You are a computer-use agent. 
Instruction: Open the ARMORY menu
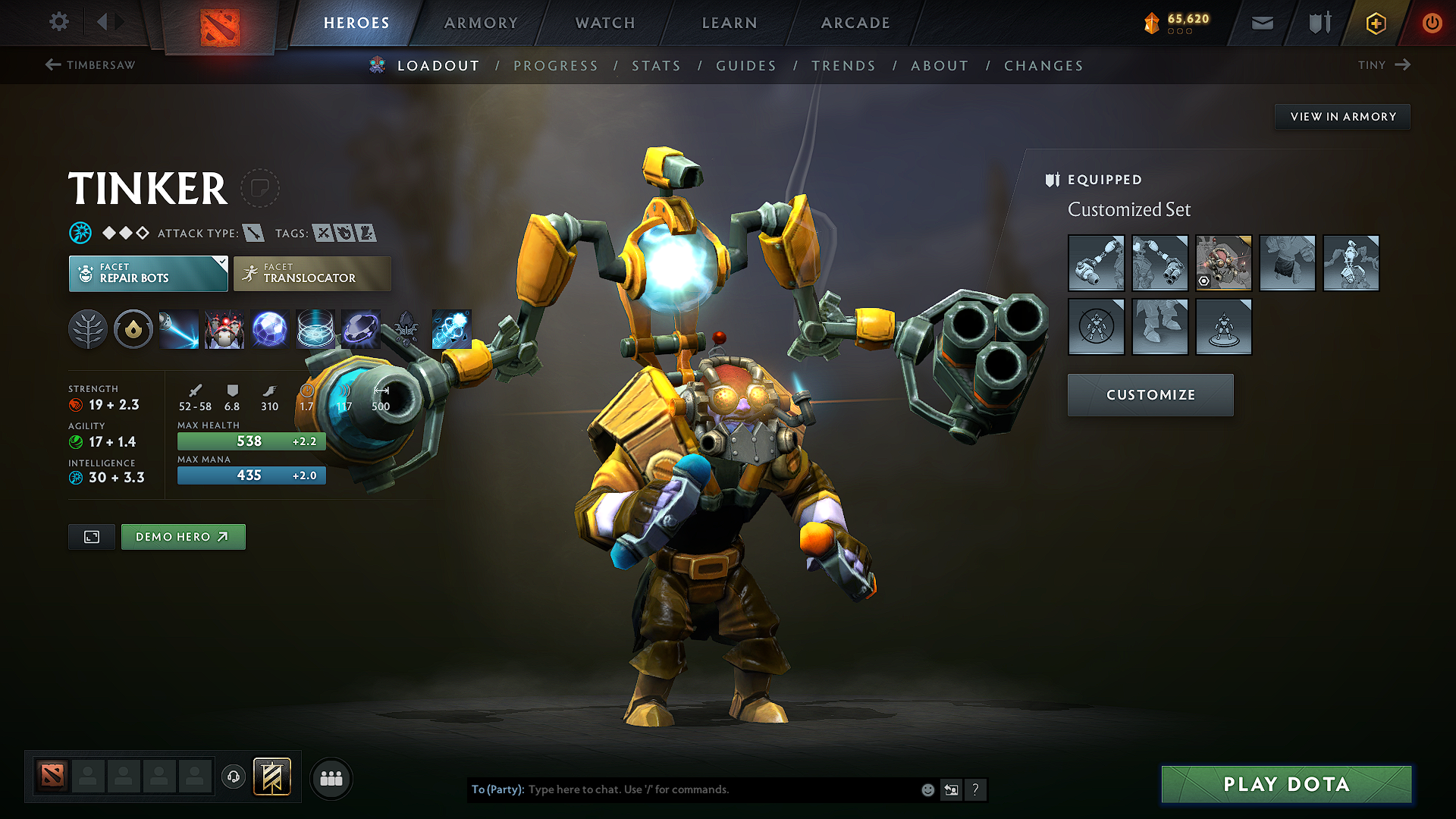tap(480, 23)
